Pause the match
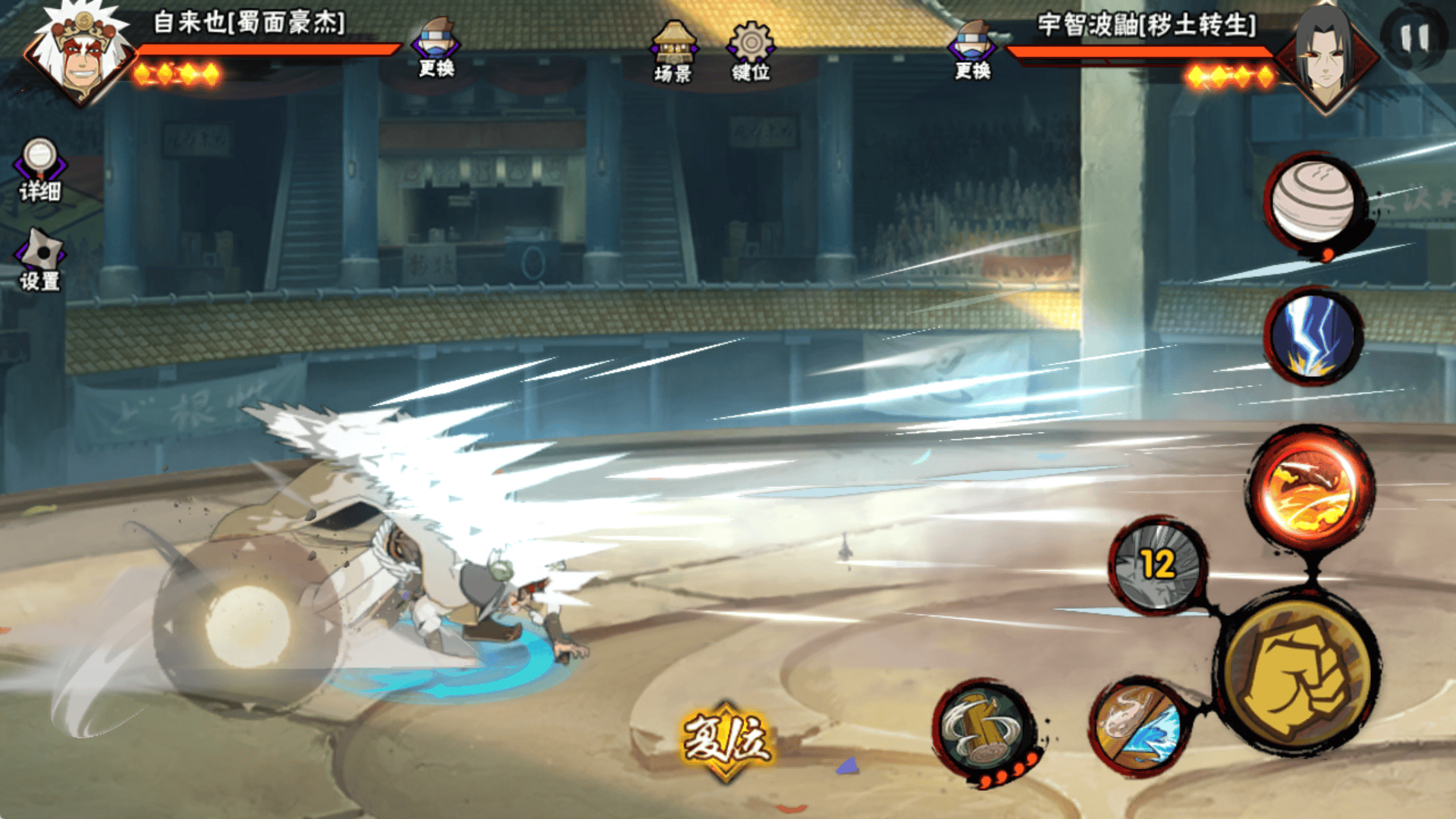This screenshot has width=1456, height=819. point(1414,36)
